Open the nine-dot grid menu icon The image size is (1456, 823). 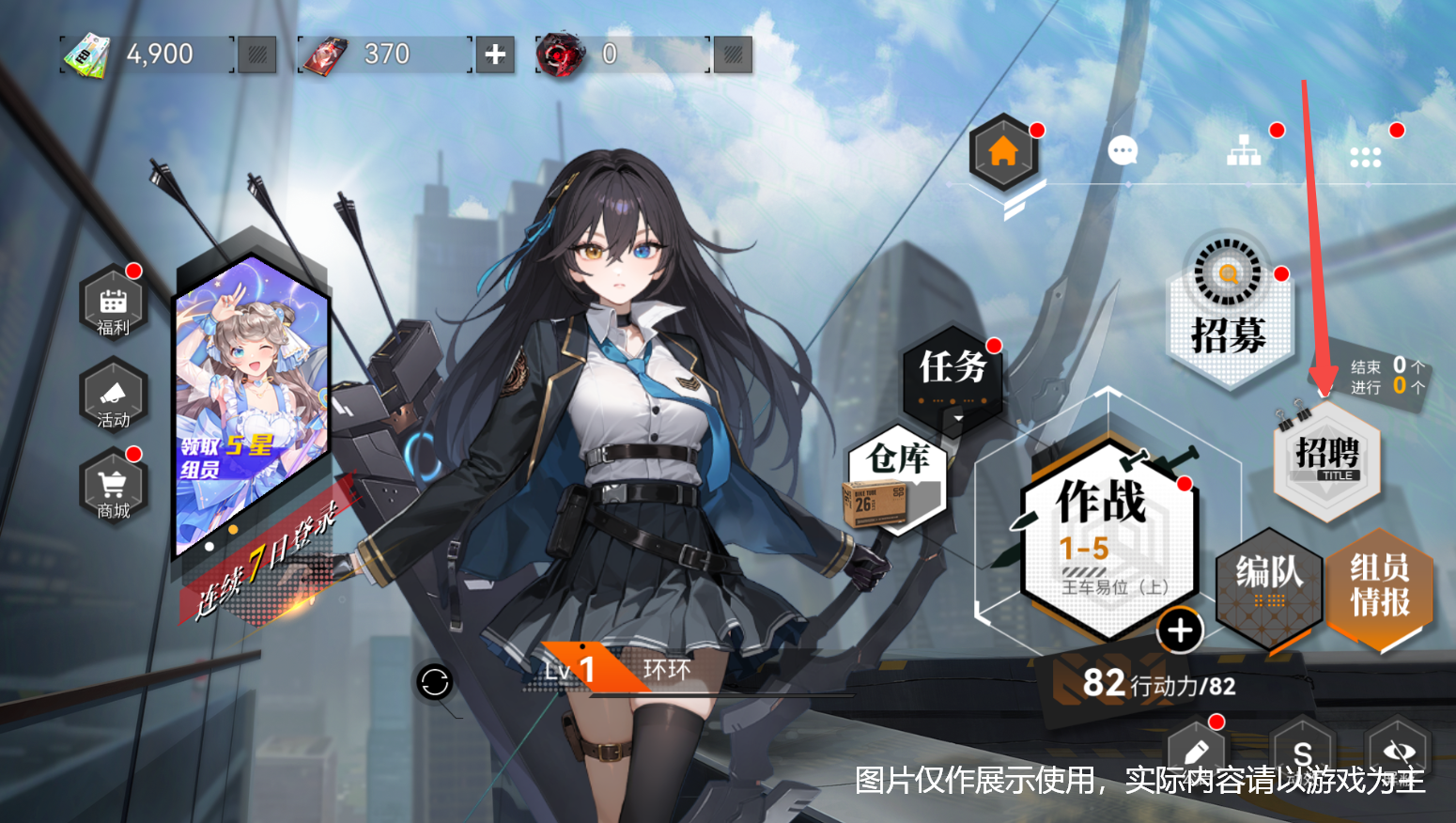1364,156
